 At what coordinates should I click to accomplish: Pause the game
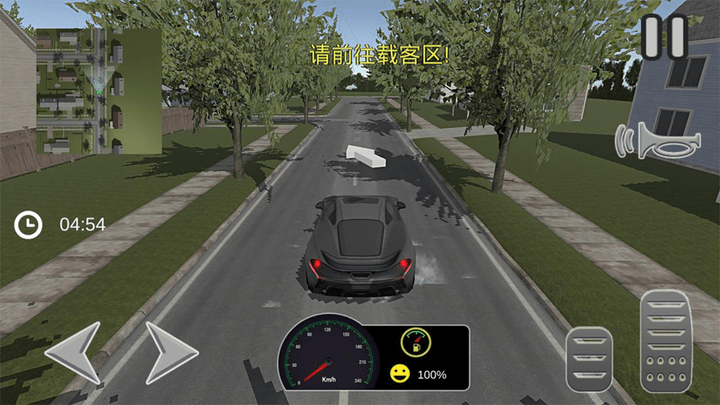pyautogui.click(x=664, y=38)
